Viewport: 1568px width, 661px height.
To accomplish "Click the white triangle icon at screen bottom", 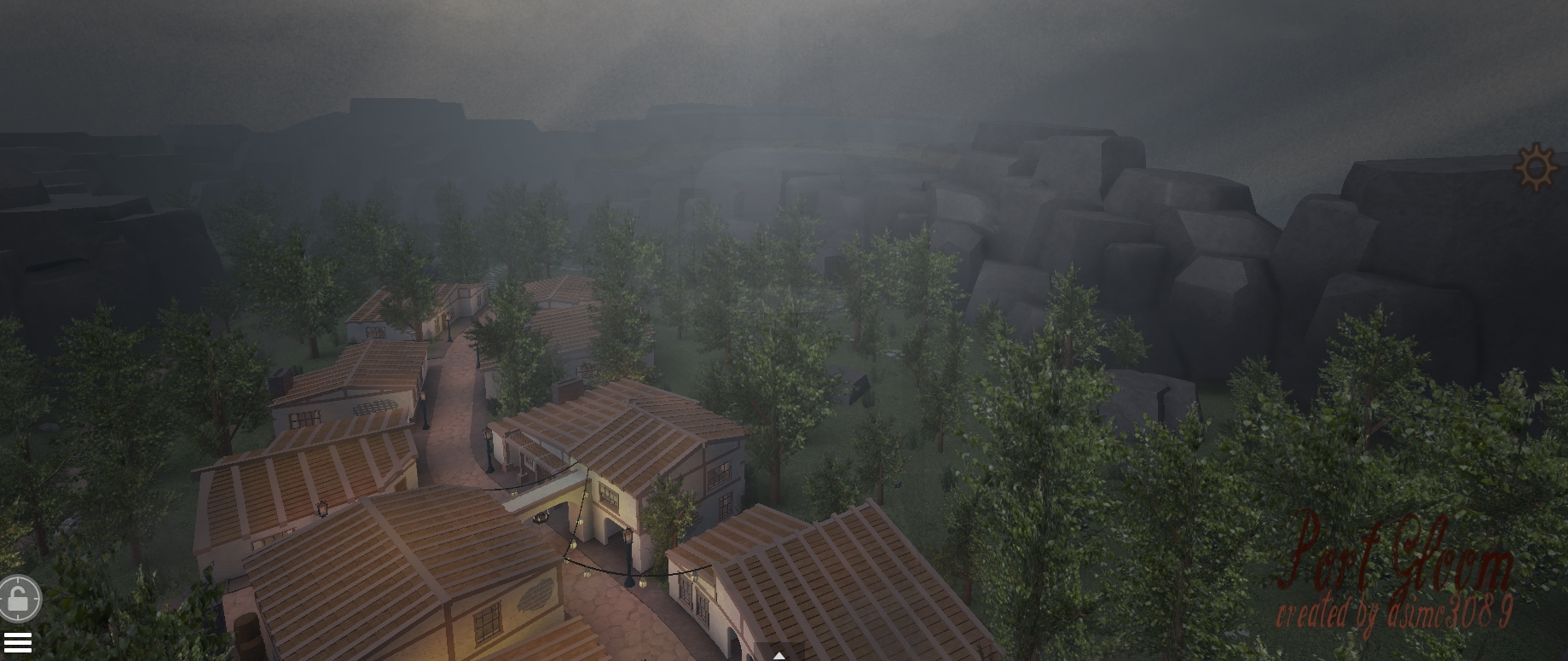I will click(x=779, y=655).
